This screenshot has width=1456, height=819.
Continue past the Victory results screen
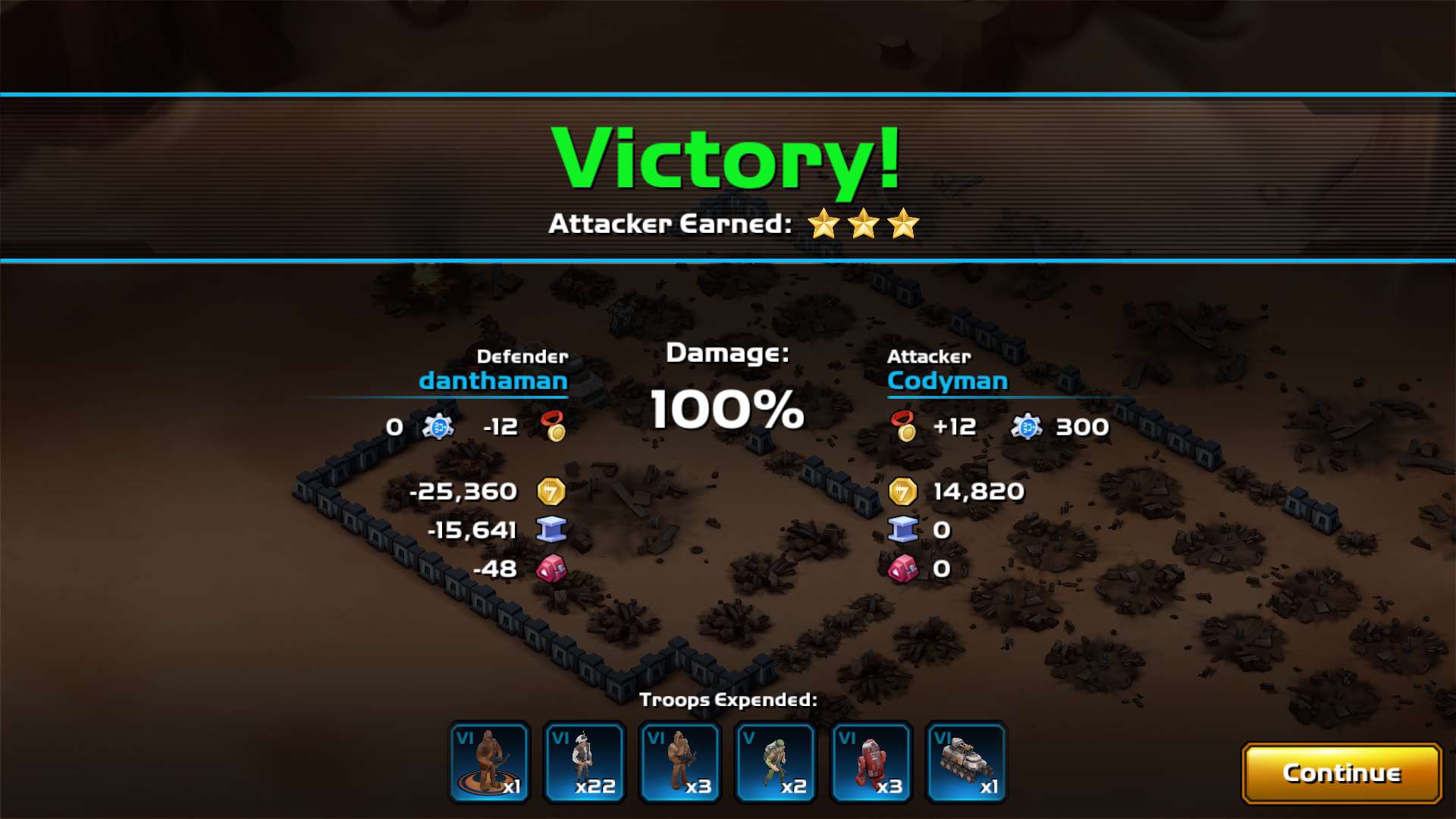pyautogui.click(x=1341, y=773)
